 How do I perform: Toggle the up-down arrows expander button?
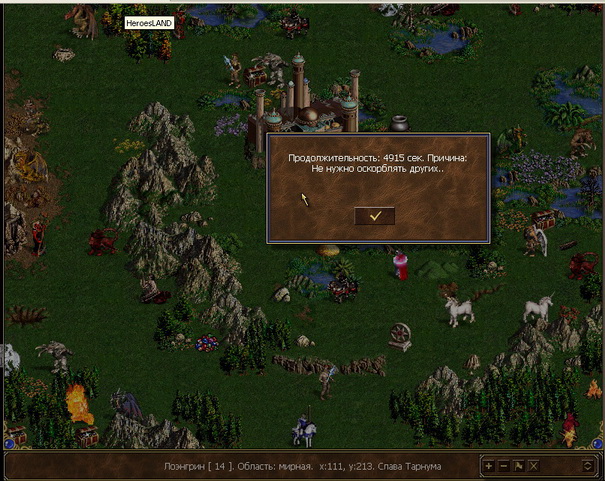[x=588, y=466]
